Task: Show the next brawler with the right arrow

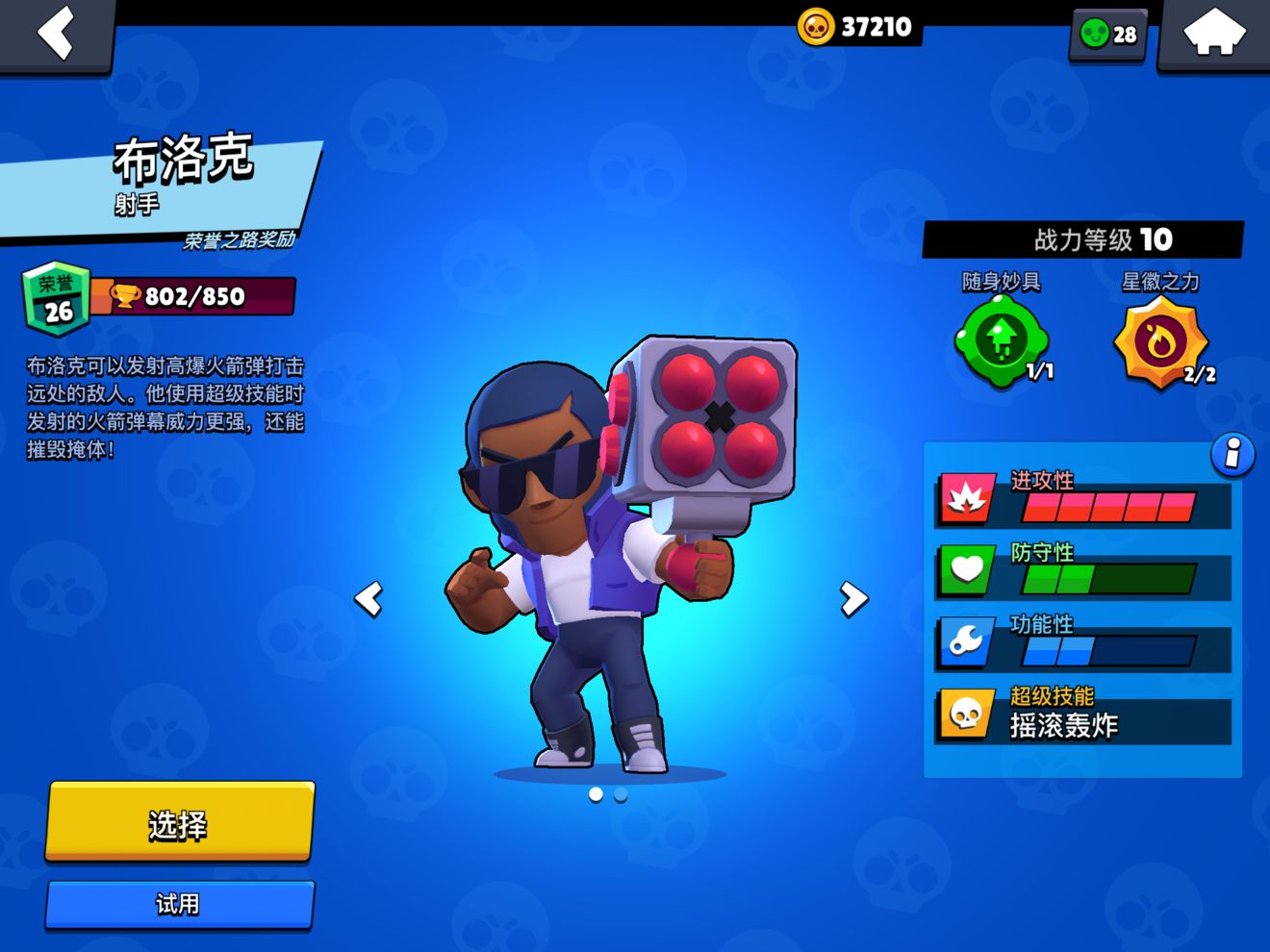Action: click(852, 598)
